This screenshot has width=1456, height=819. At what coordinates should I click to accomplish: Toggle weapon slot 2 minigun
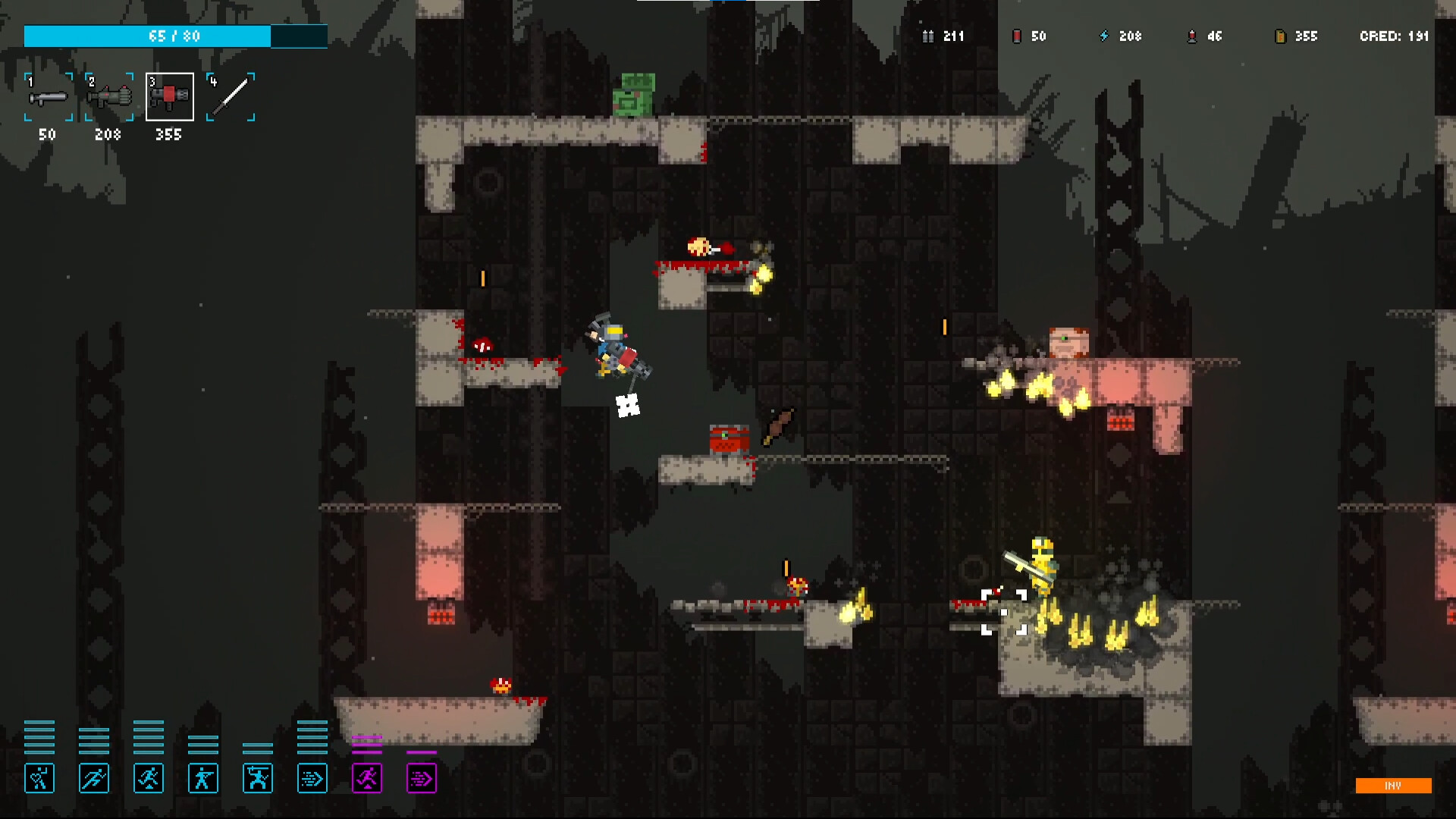pyautogui.click(x=108, y=96)
